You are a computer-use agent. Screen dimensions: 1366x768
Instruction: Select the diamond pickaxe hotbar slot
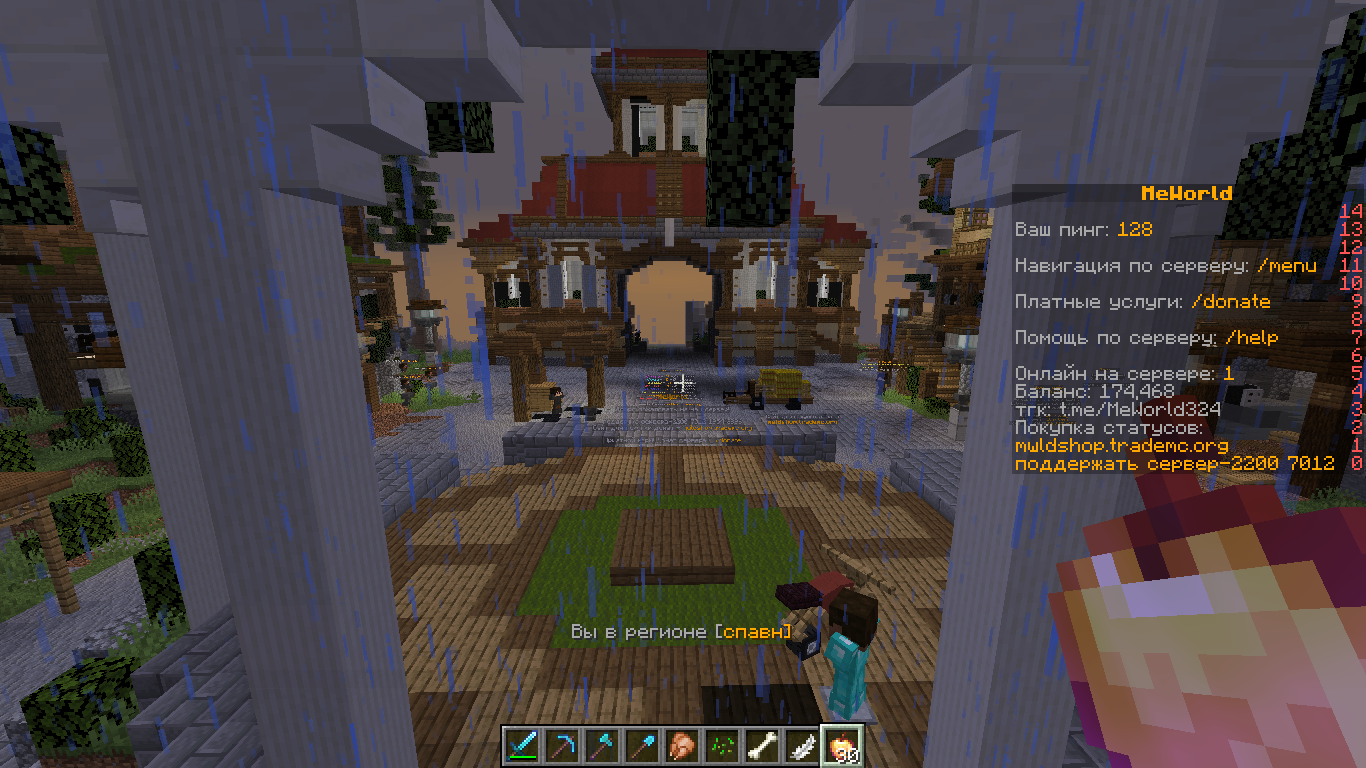[561, 745]
